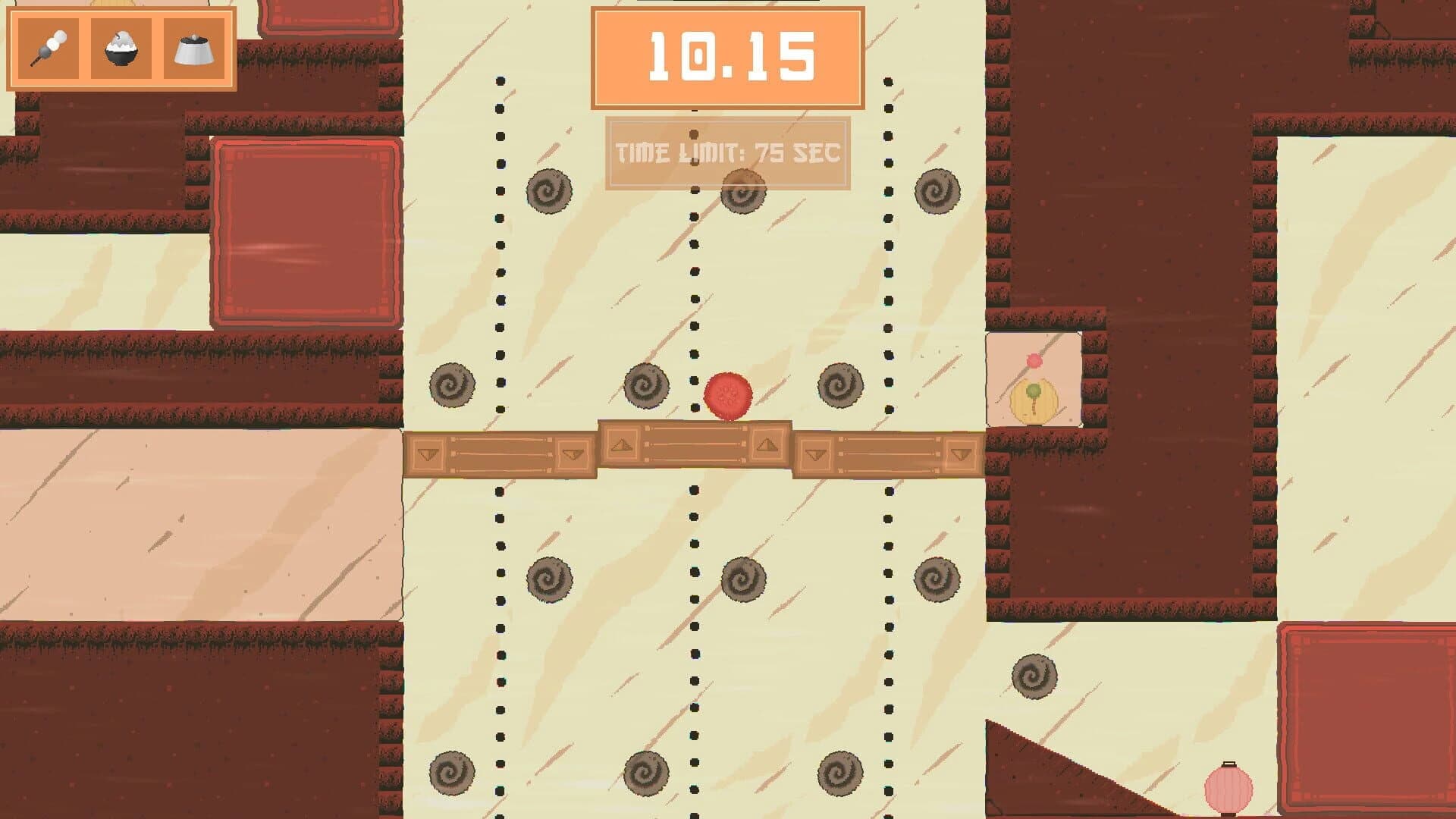Click the red ball character above the platform
1456x819 pixels.
click(x=727, y=396)
